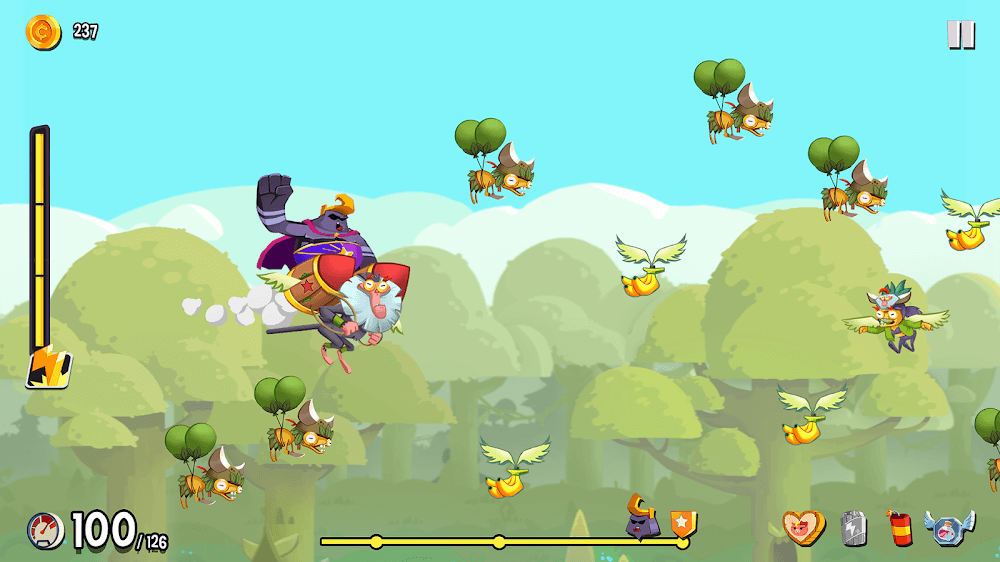Pause the game
Screen dimensions: 1000x562
960,35
